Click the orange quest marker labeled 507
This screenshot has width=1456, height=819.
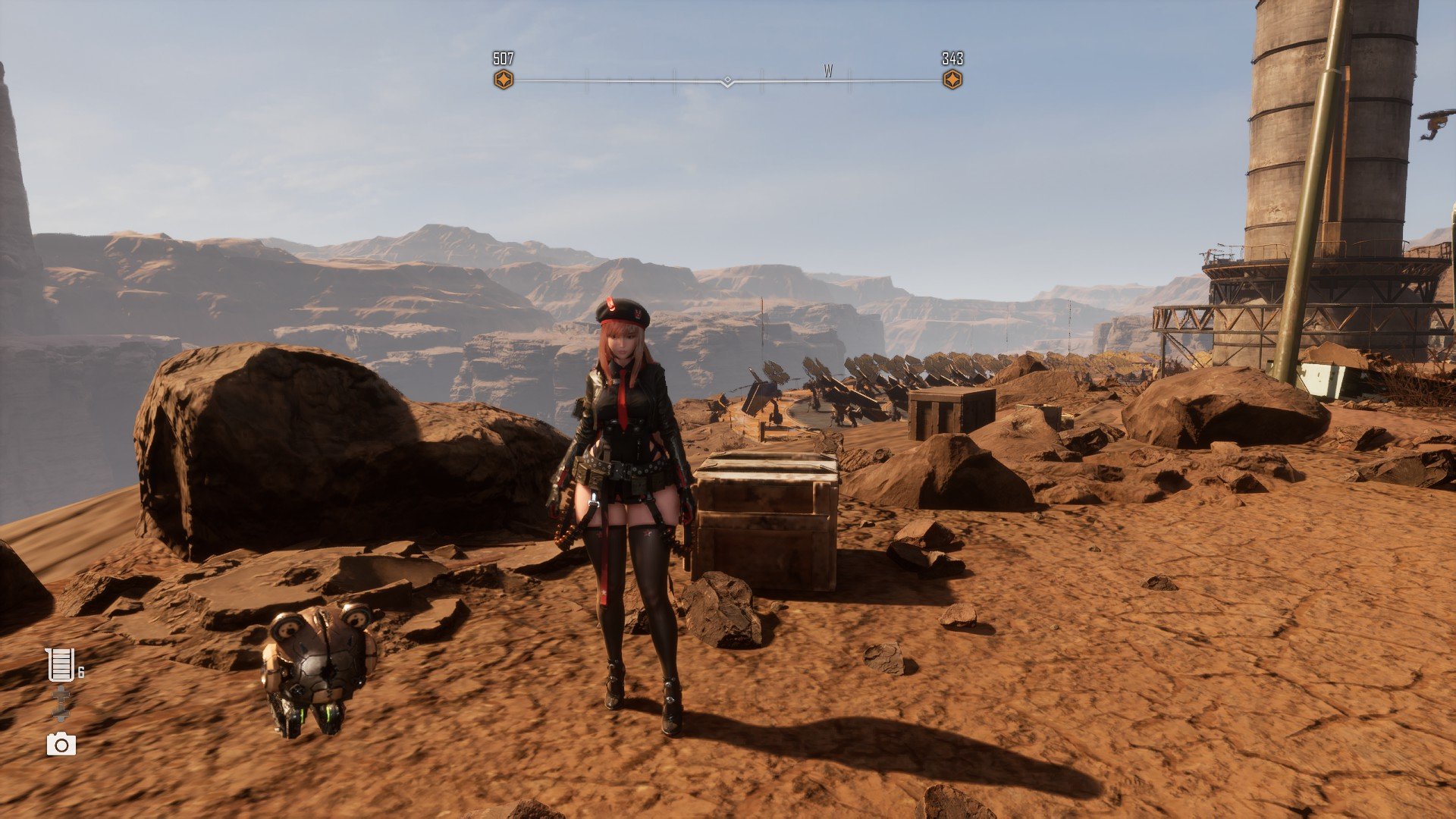pos(504,80)
